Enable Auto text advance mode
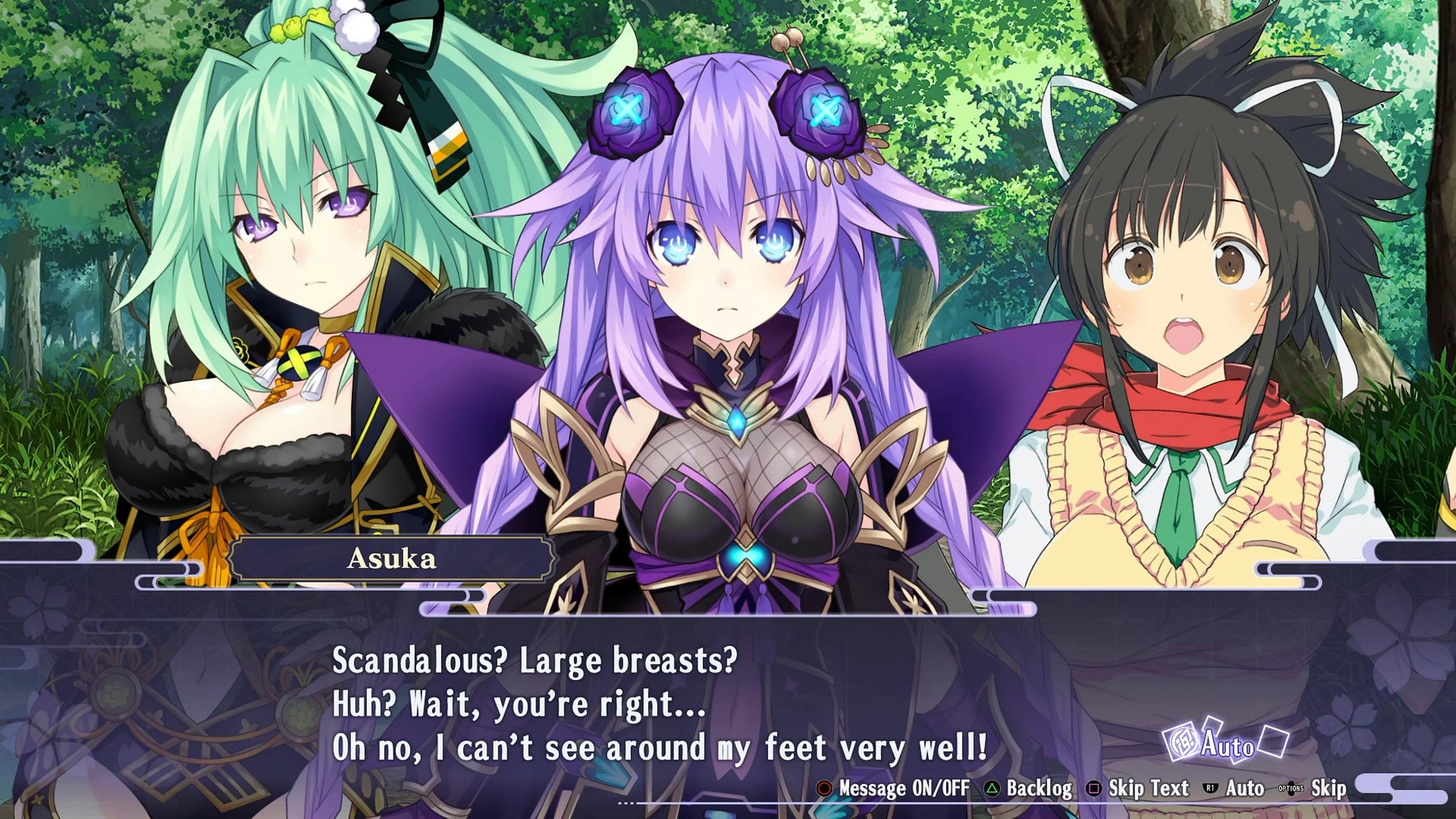 click(x=1246, y=788)
